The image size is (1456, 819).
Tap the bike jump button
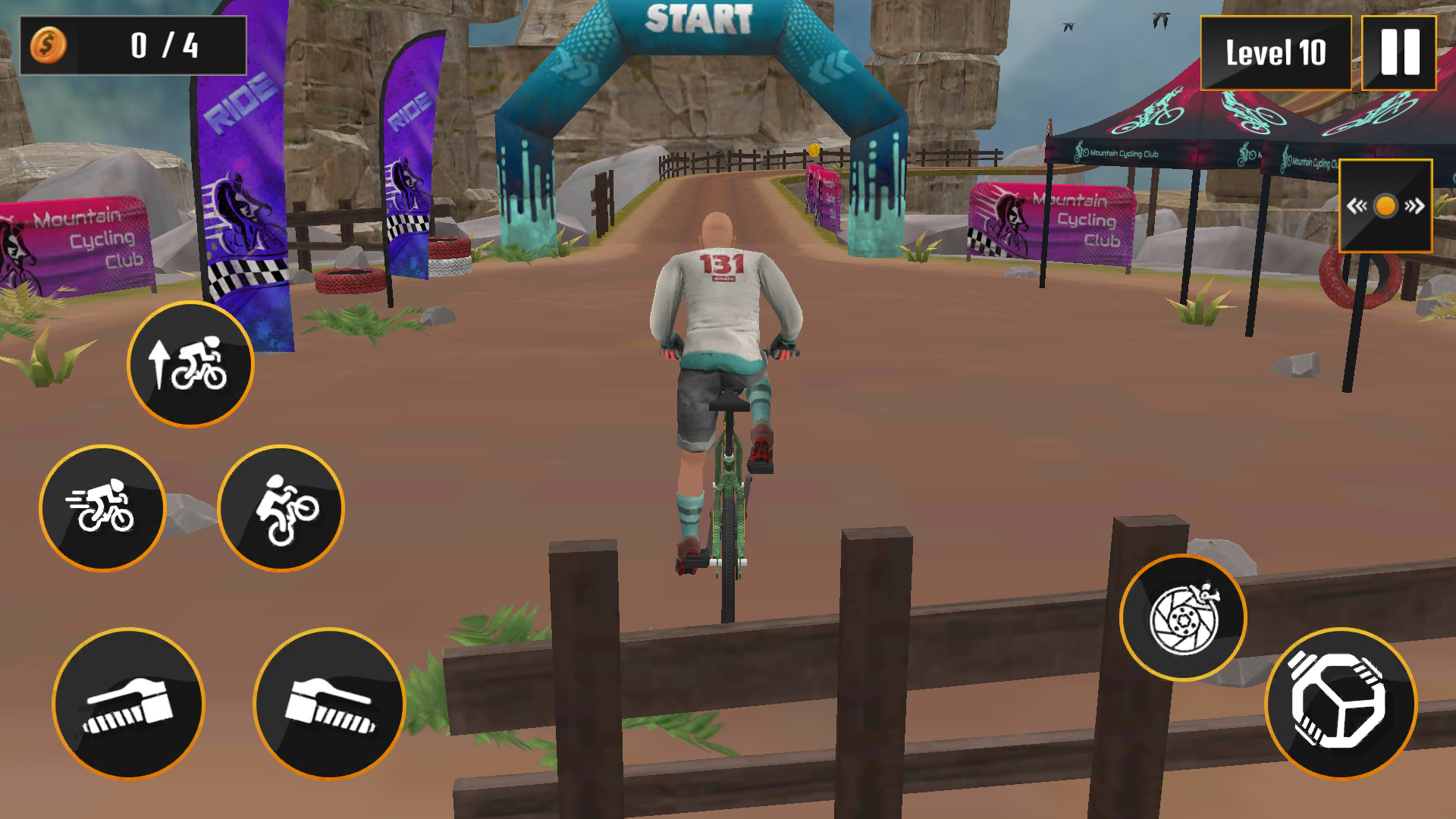tap(190, 365)
